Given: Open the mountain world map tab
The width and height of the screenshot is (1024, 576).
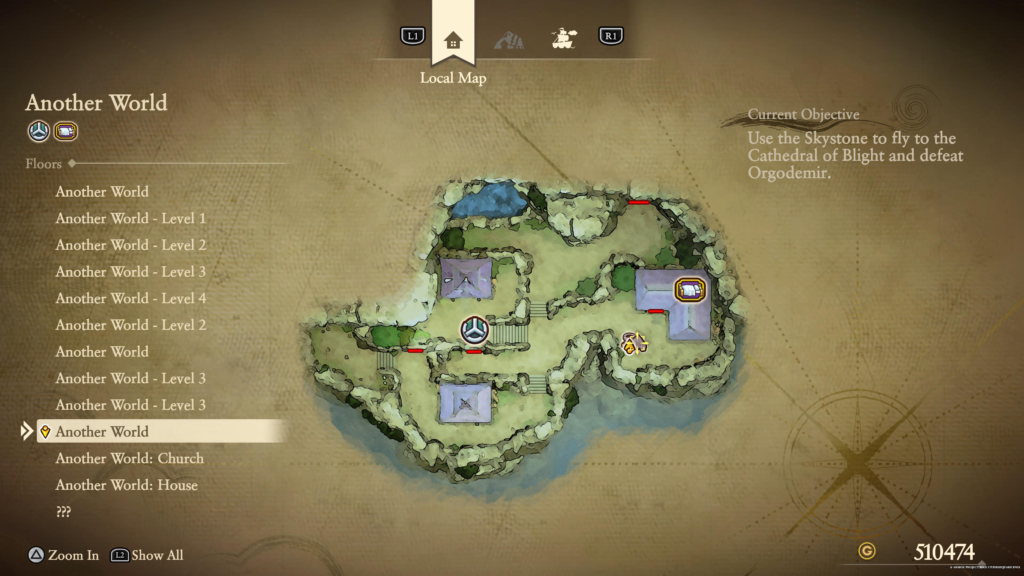Looking at the screenshot, I should pos(509,40).
